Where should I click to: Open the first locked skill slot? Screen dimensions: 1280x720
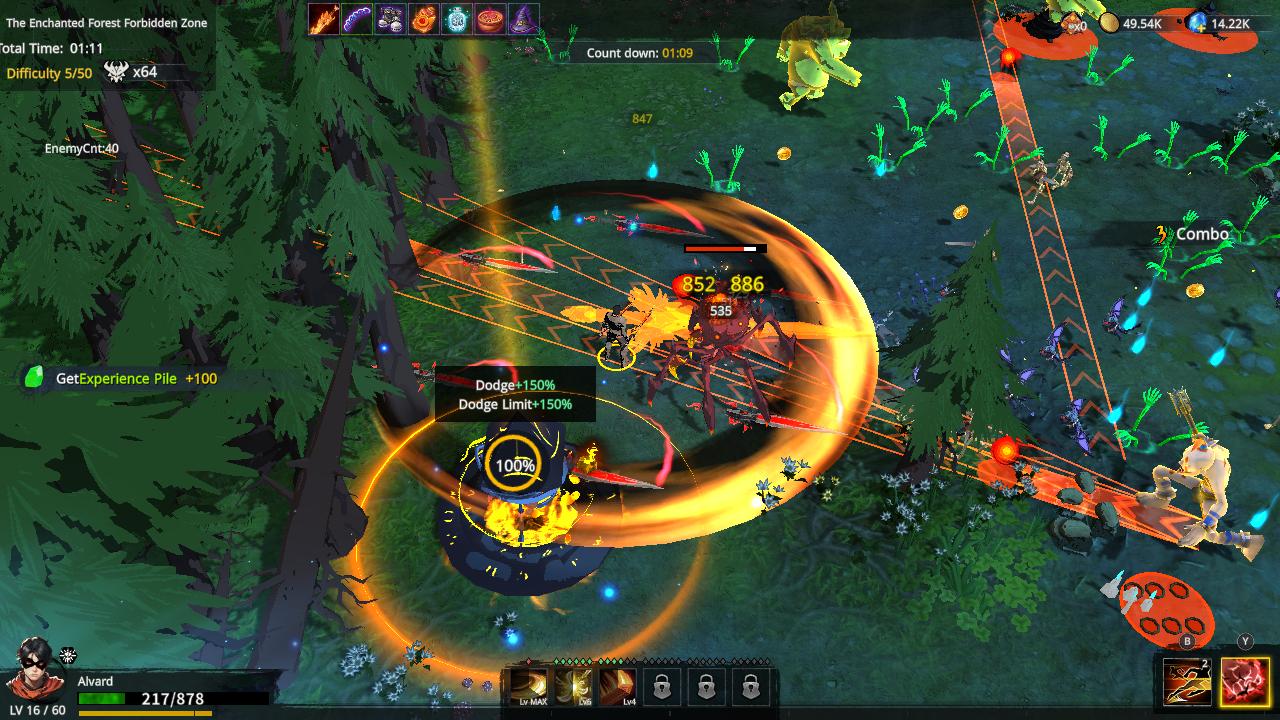click(x=662, y=685)
